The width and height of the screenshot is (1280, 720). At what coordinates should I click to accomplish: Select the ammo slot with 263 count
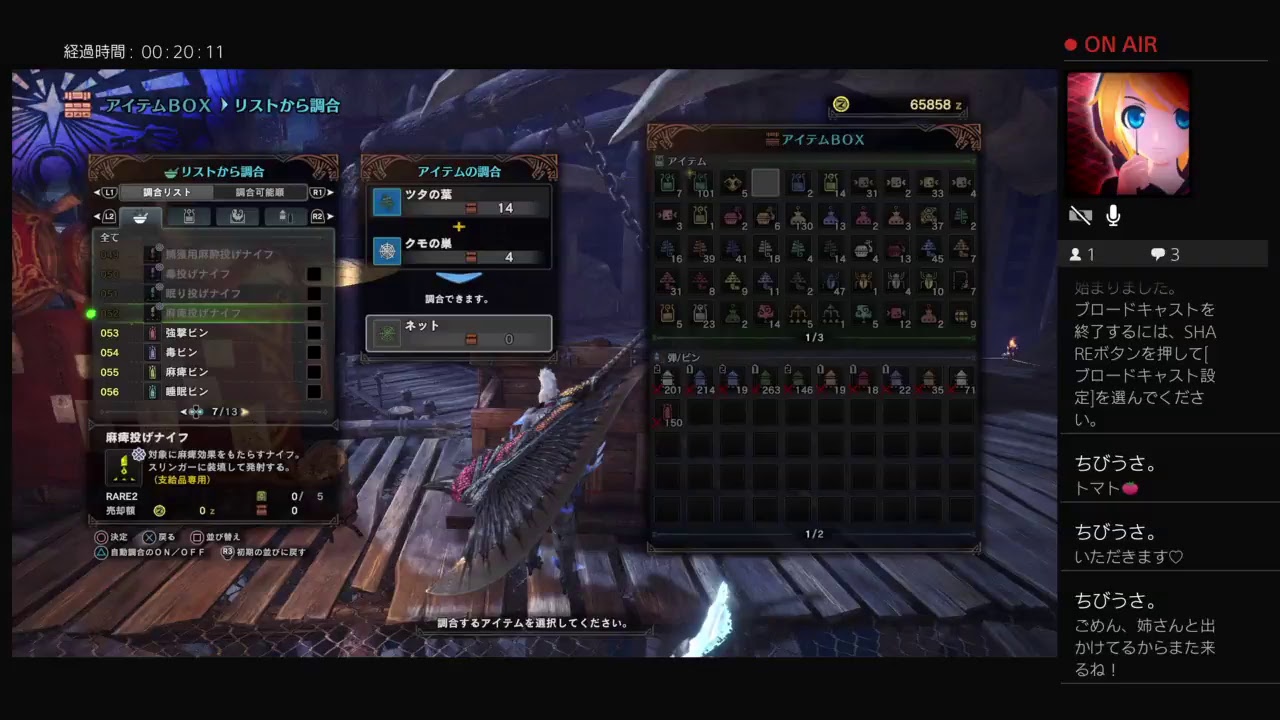765,380
